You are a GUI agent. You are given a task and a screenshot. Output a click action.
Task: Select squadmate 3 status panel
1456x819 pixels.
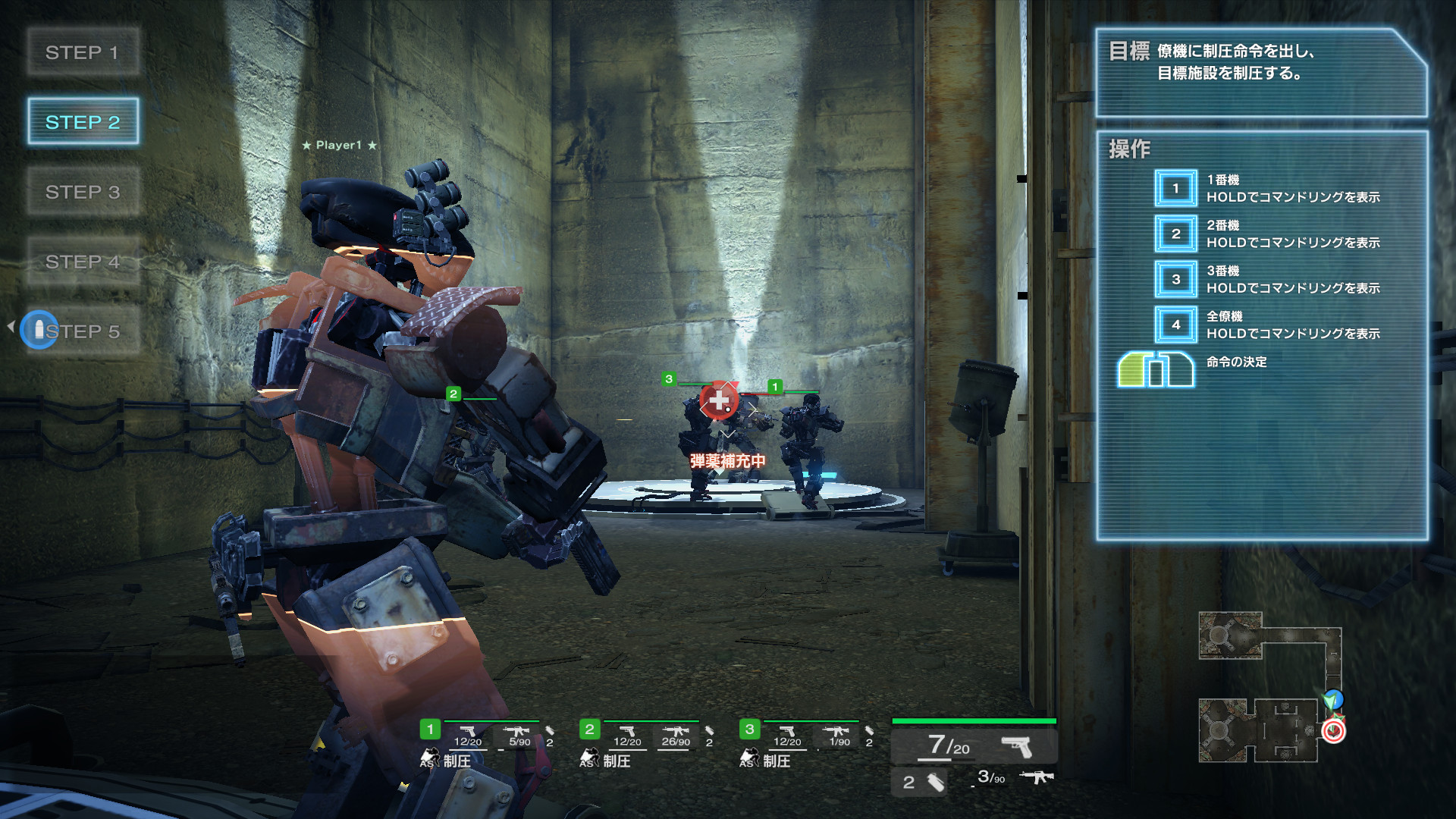tap(807, 744)
